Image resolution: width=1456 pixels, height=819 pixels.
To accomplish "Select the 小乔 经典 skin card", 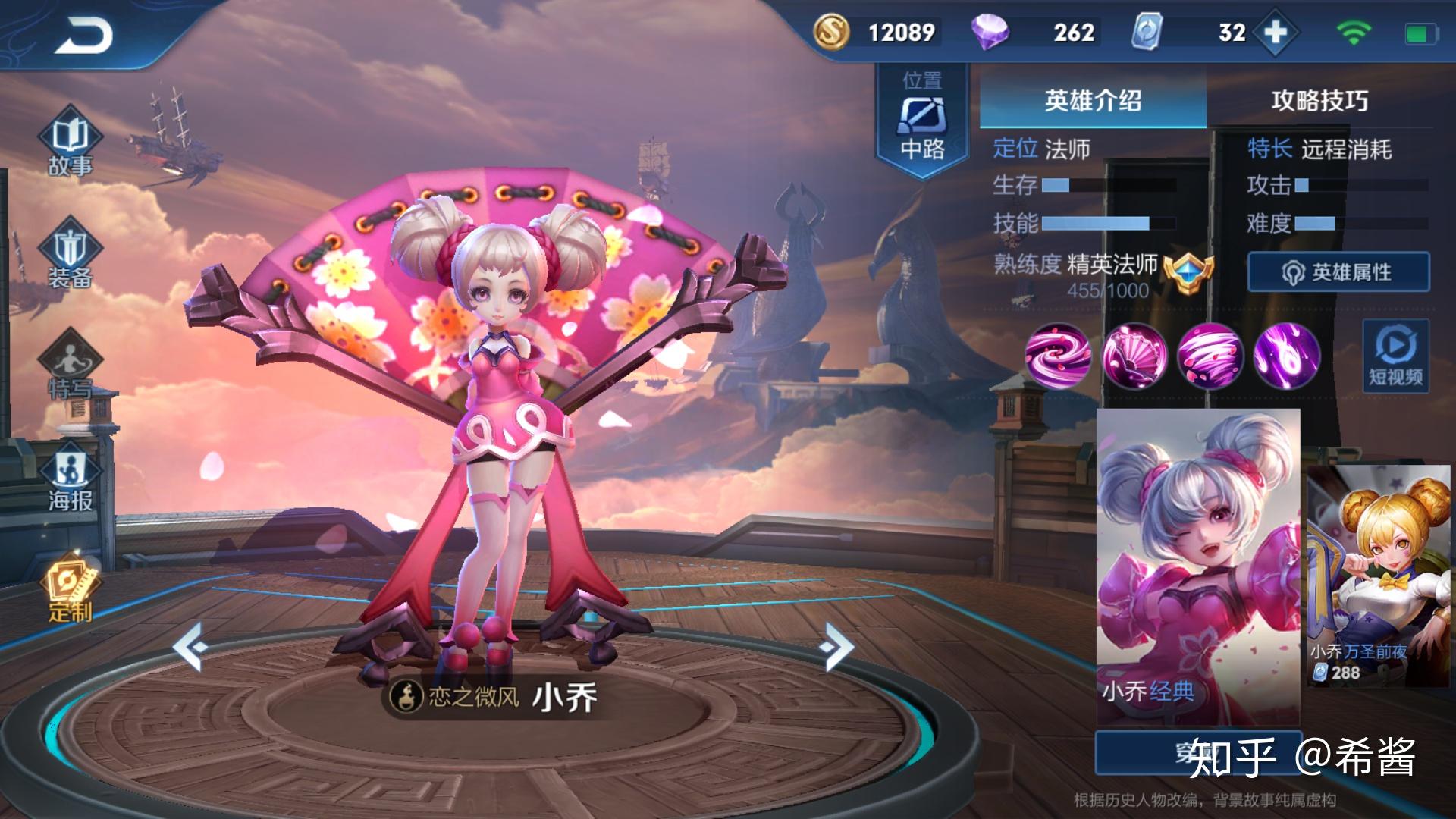I will click(x=1198, y=565).
